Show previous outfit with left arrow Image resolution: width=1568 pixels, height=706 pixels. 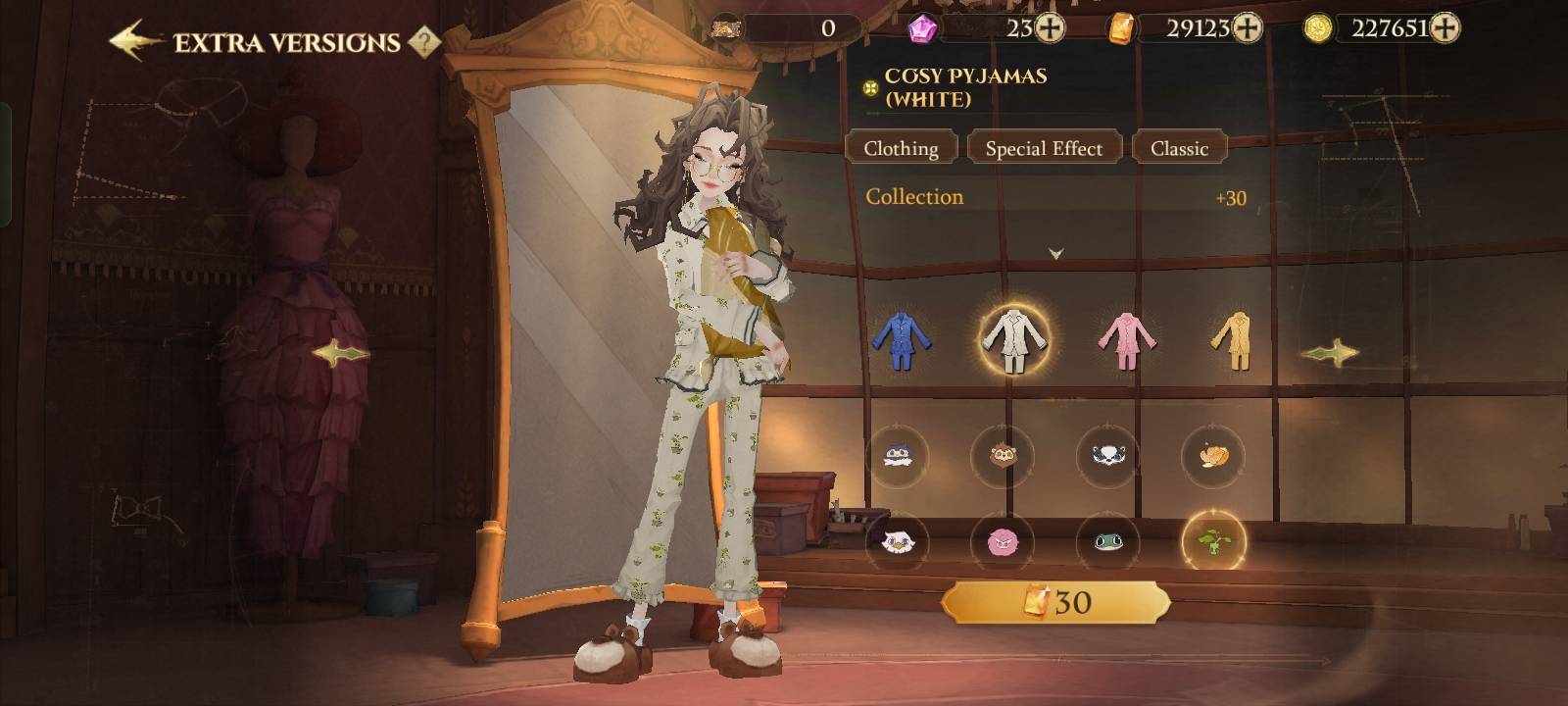click(340, 353)
